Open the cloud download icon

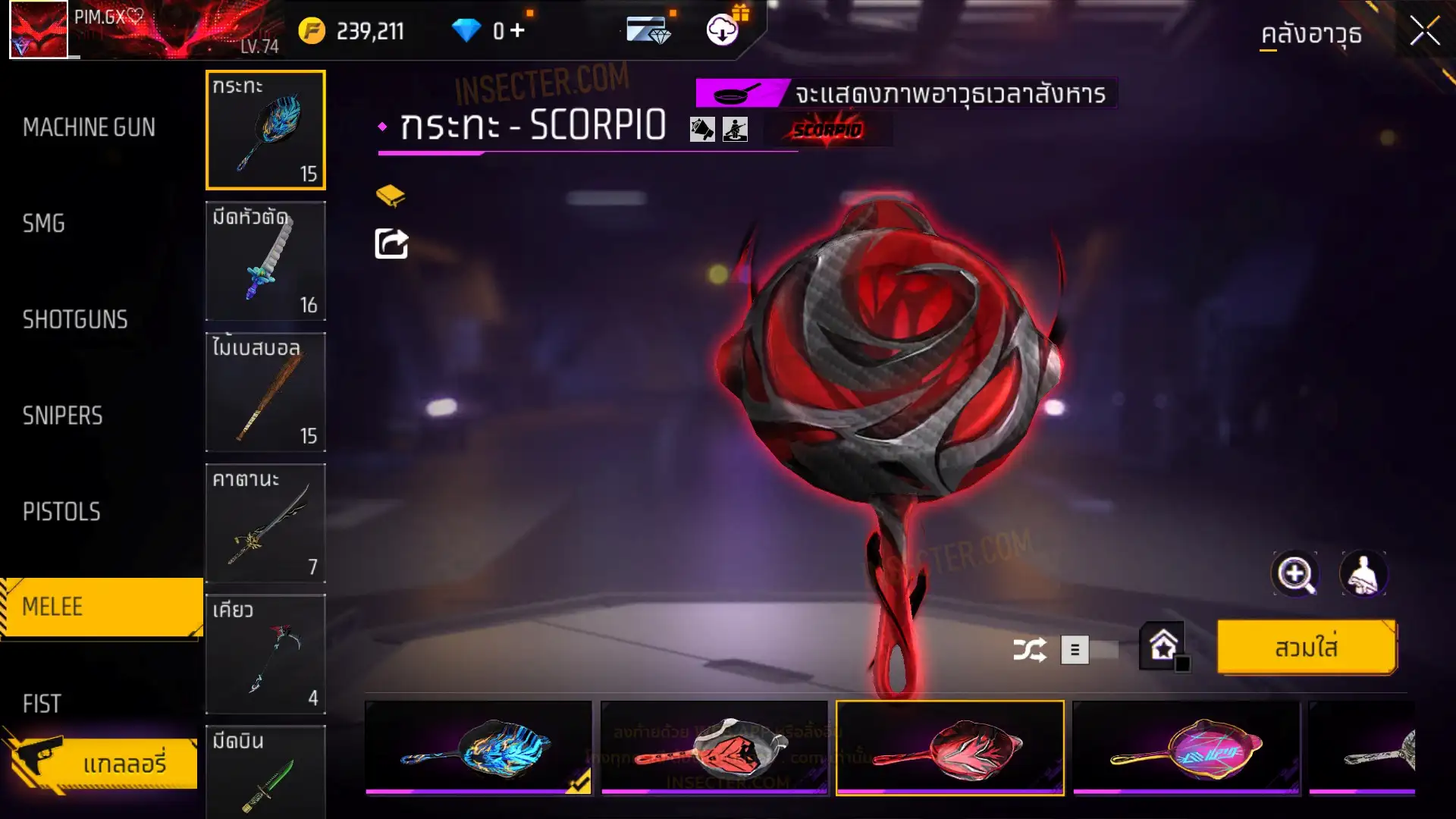click(723, 30)
